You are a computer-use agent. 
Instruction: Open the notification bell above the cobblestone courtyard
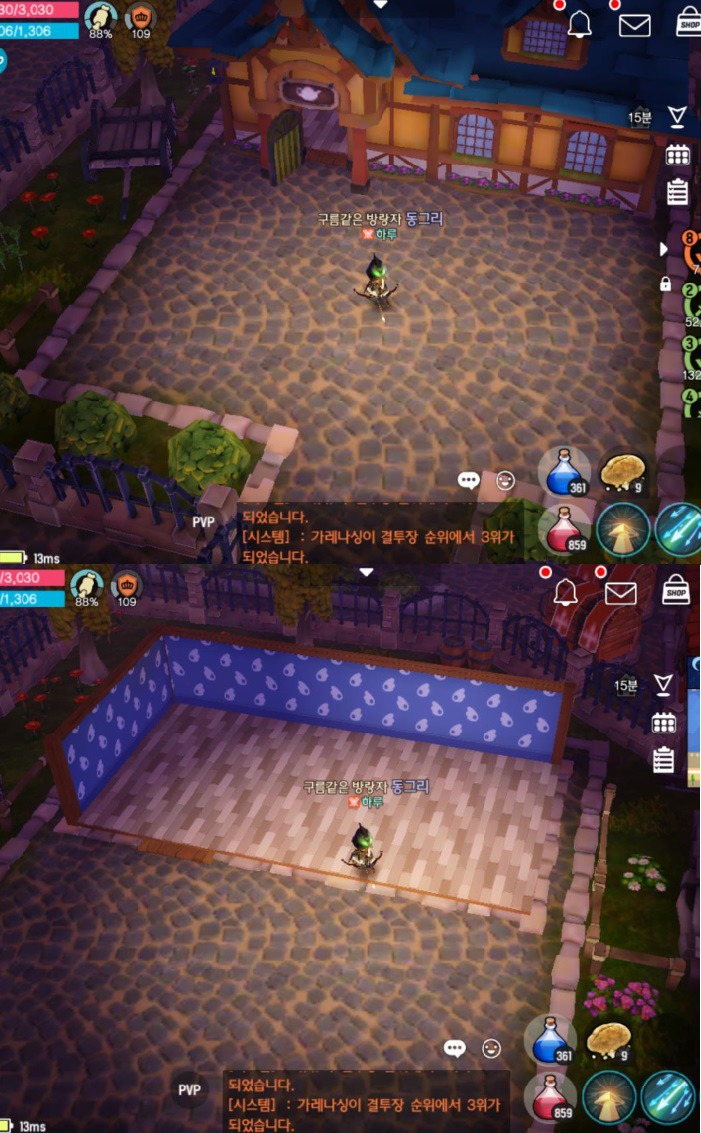click(x=580, y=25)
